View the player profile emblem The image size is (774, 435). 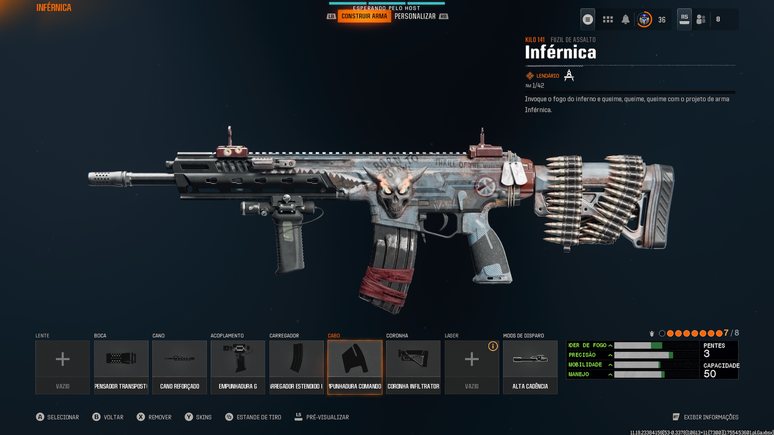(x=645, y=19)
